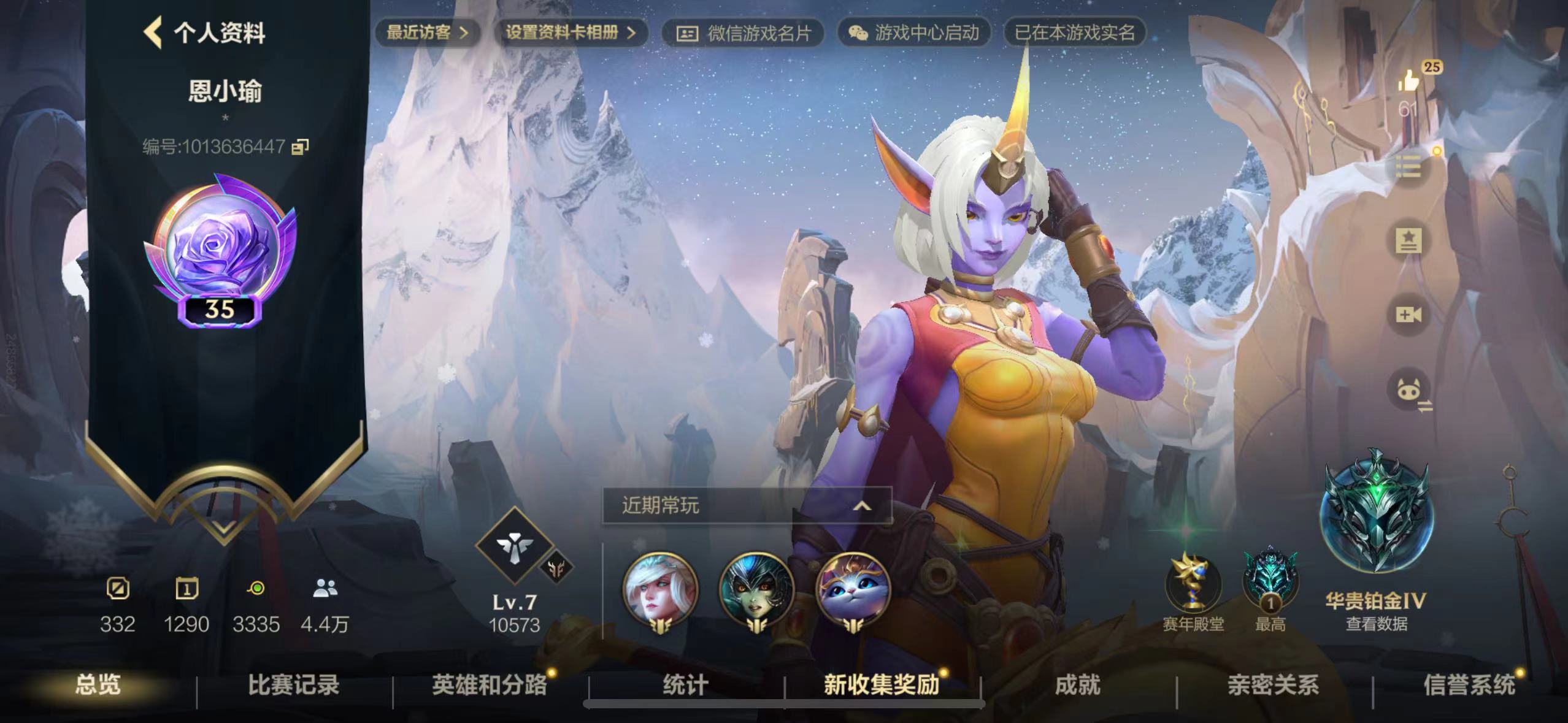Copy the player ID number

tap(300, 147)
